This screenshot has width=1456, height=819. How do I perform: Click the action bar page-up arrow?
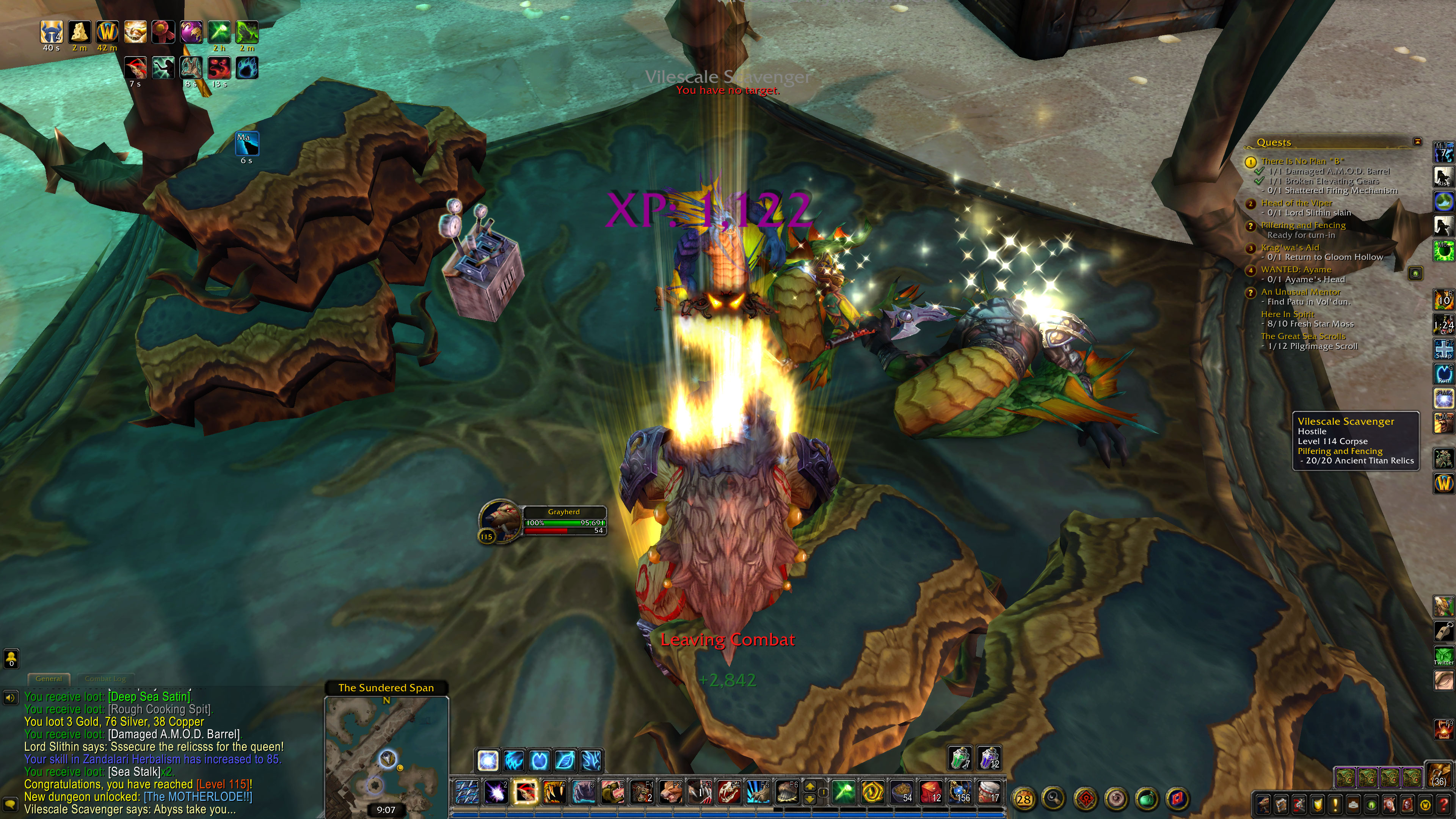810,786
